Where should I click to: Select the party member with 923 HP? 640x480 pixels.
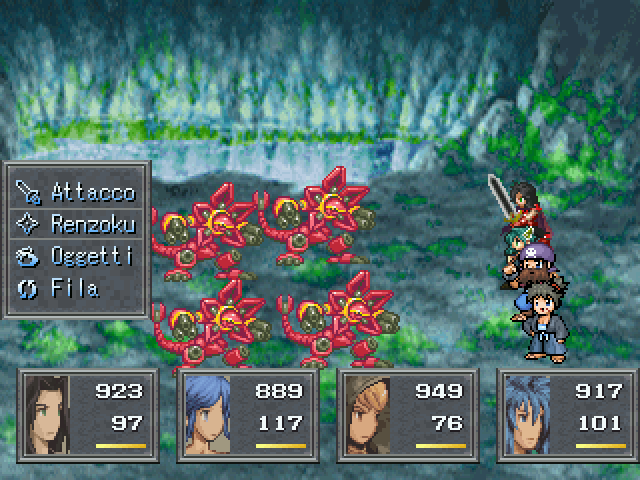coord(87,414)
